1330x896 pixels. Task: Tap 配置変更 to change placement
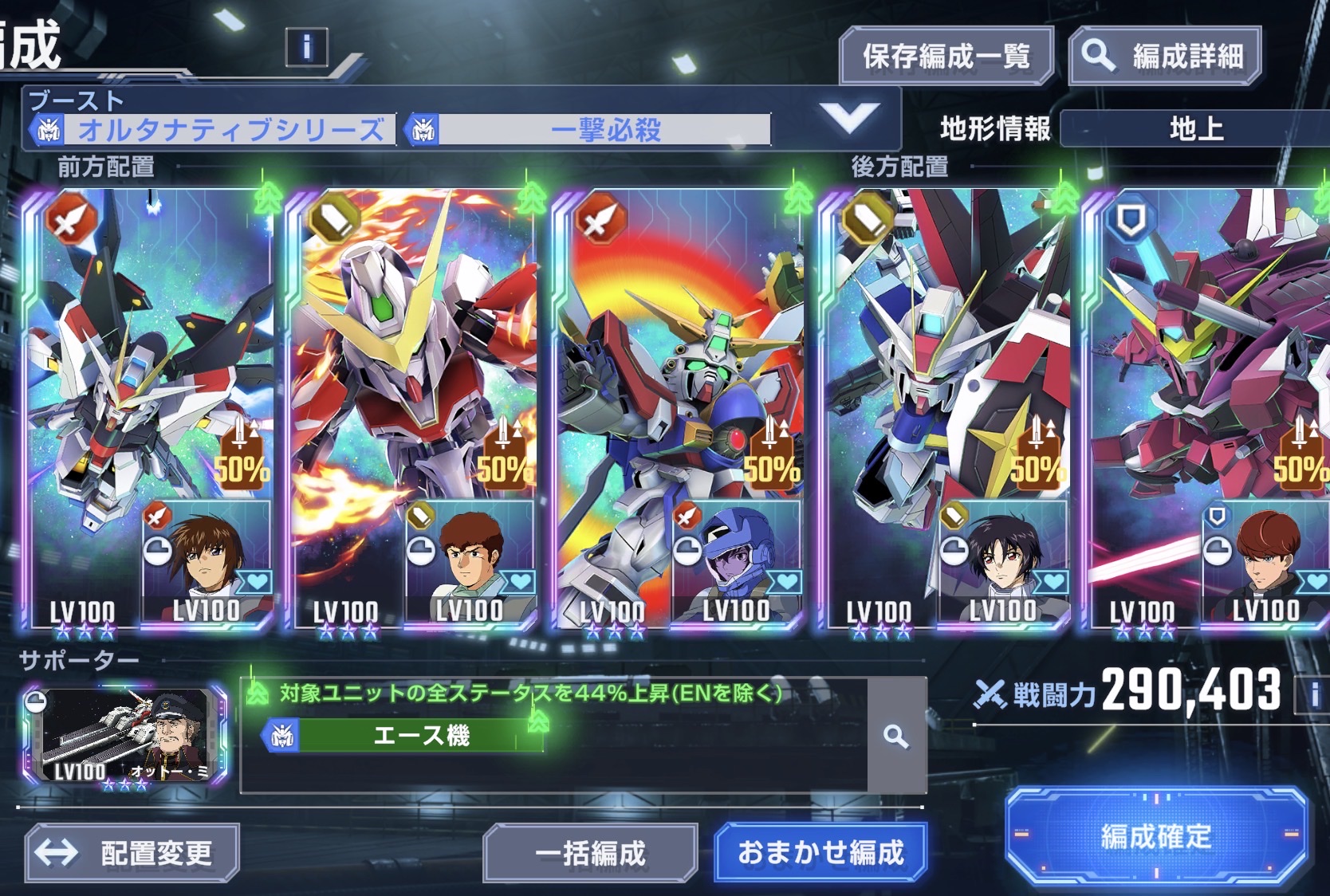pos(132,853)
